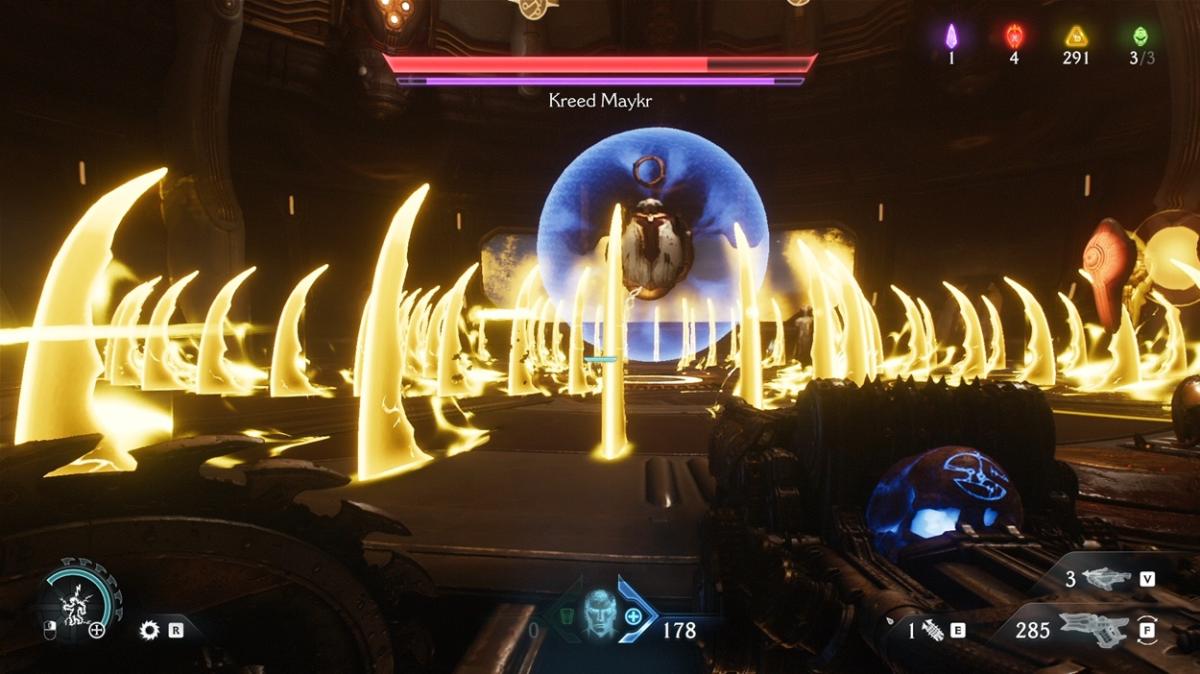Click the green extra lives icon

click(1141, 37)
